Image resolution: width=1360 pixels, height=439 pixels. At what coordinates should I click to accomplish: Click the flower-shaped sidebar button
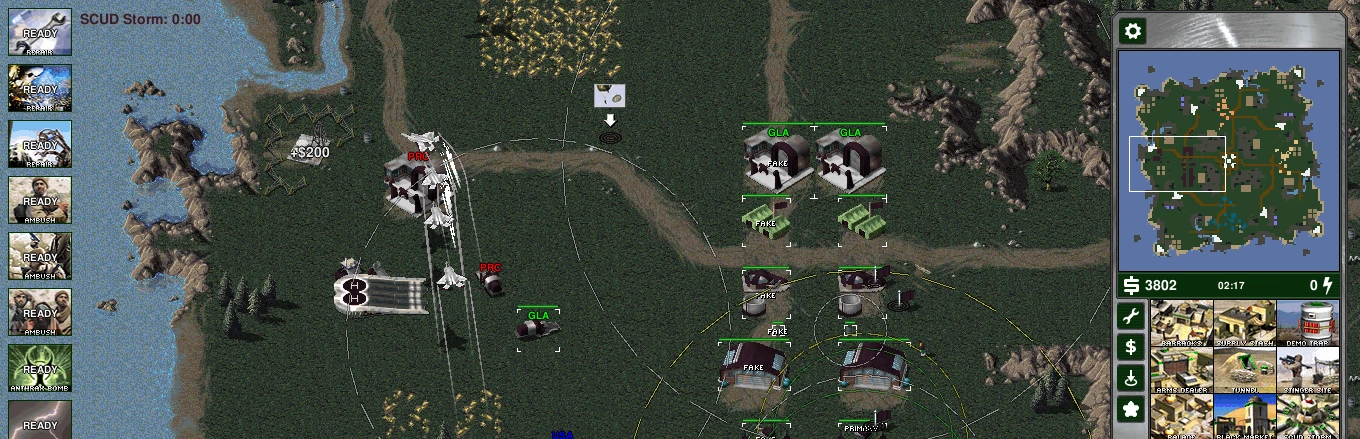click(x=1131, y=409)
